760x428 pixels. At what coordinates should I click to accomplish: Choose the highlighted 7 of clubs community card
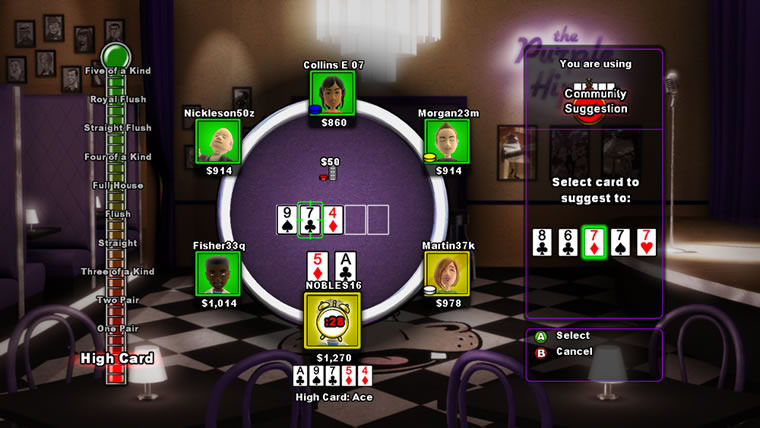coord(310,219)
